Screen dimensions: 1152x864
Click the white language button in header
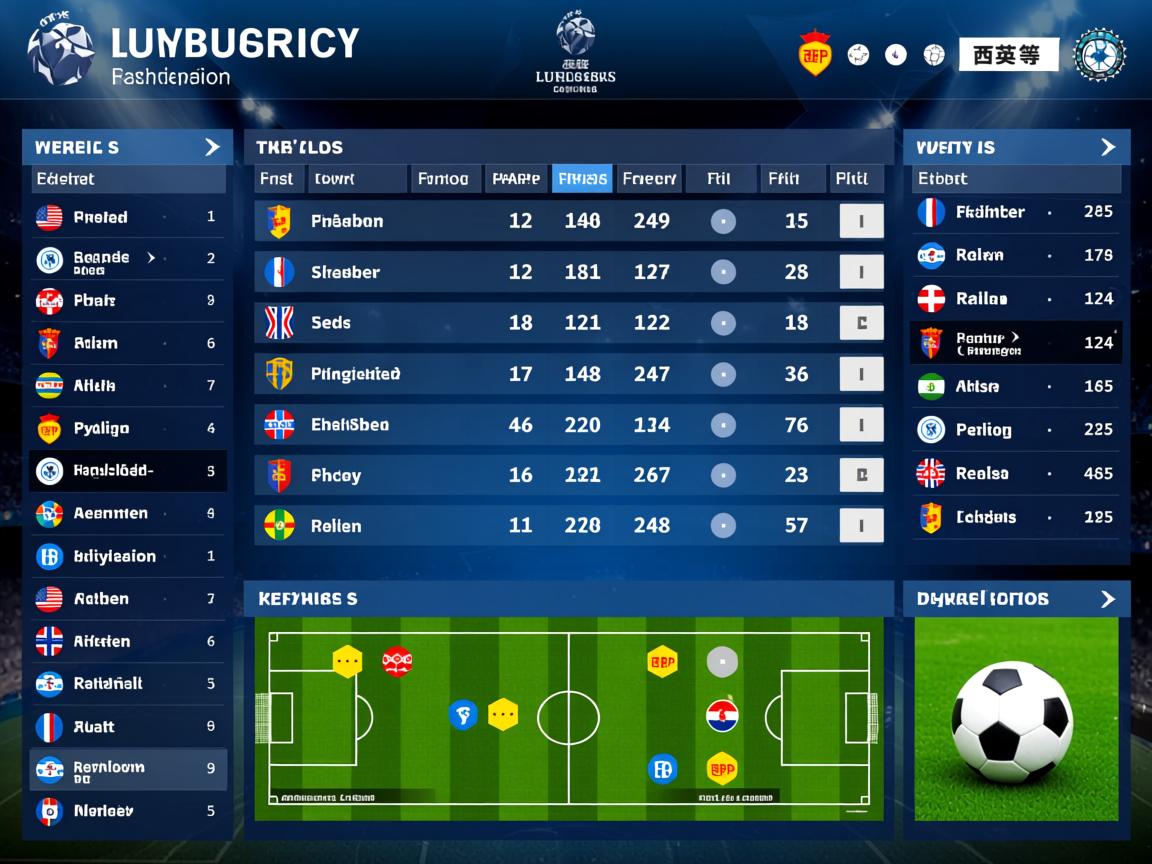tap(1008, 55)
